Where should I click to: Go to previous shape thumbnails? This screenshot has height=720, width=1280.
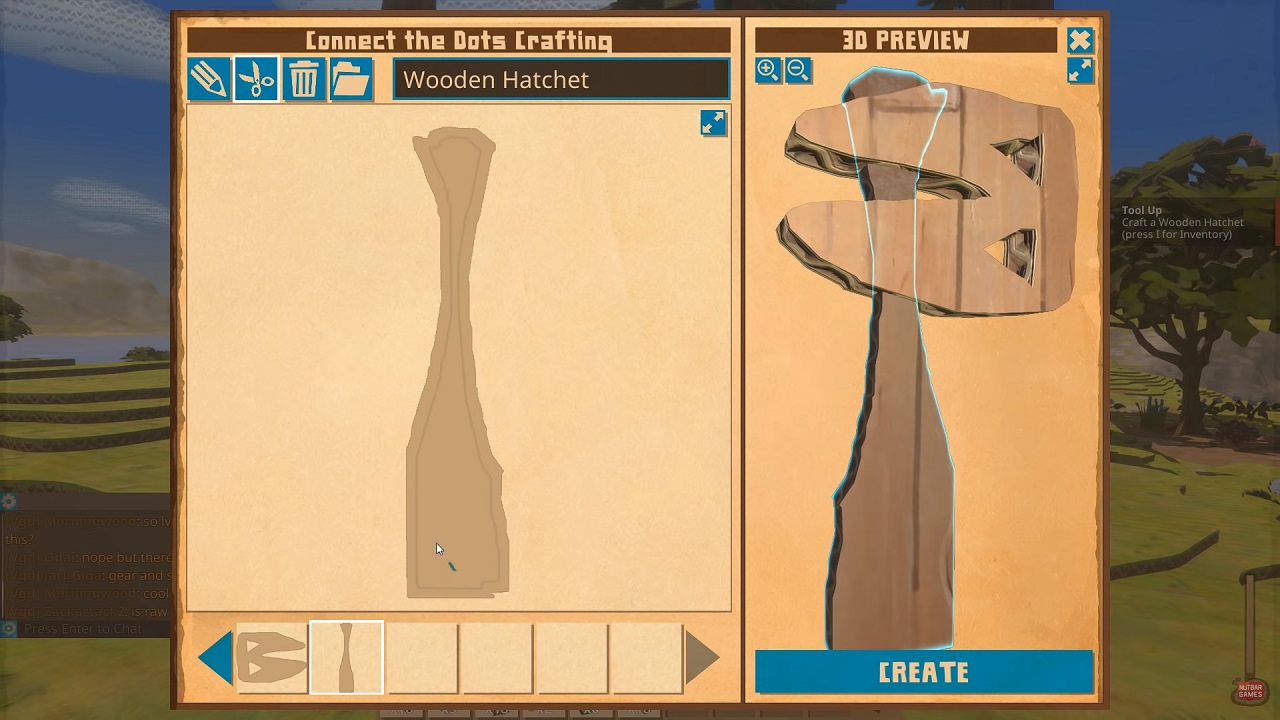pos(215,657)
